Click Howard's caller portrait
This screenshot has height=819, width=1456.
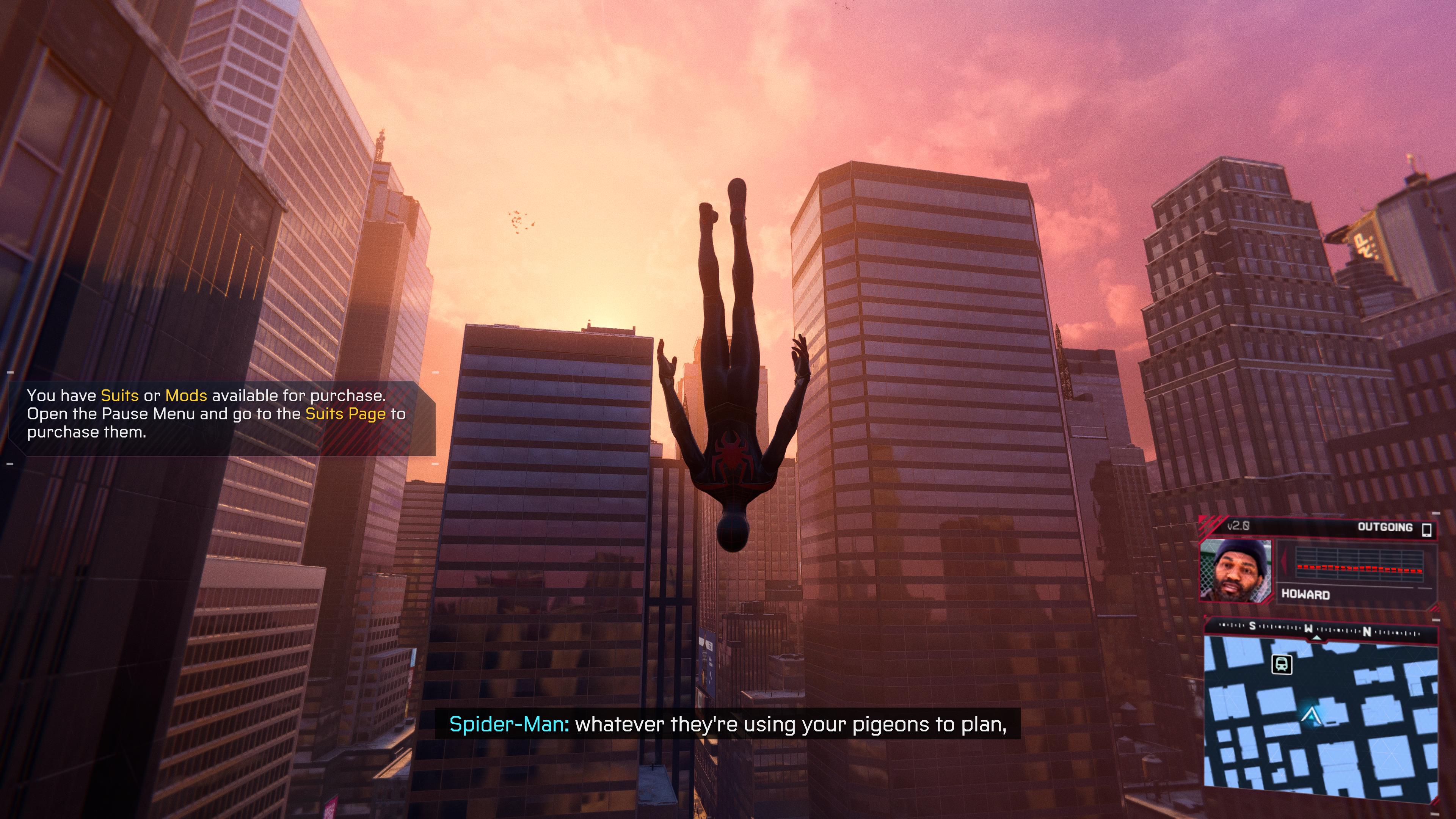point(1236,570)
